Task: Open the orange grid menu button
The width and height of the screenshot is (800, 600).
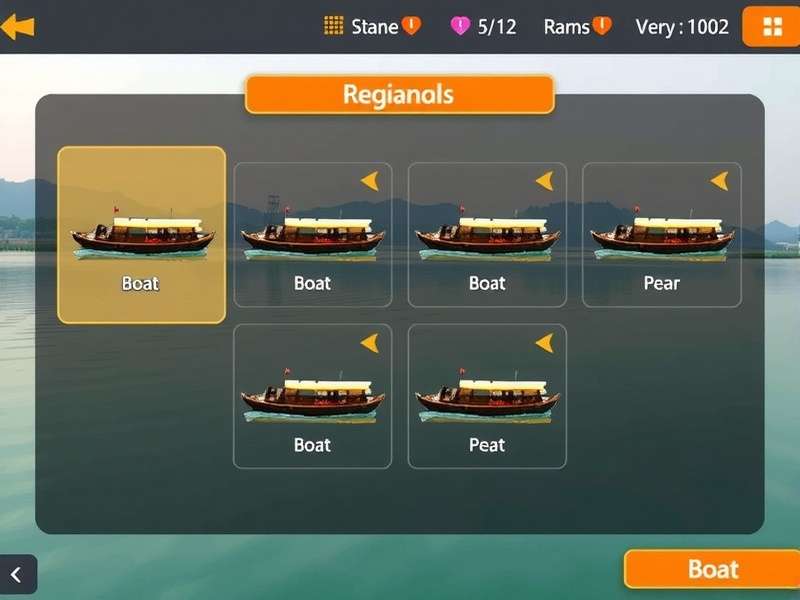Action: 771,27
